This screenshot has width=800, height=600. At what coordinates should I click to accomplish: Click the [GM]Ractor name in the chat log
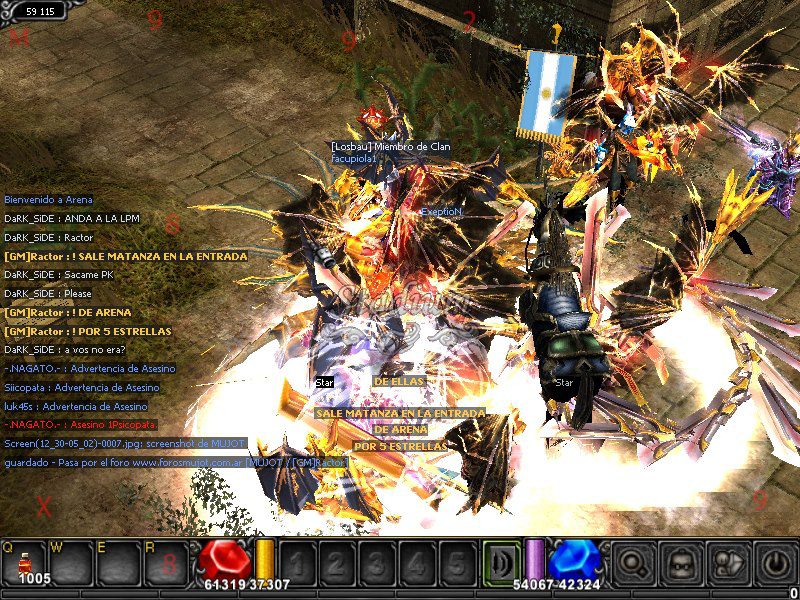[x=32, y=256]
